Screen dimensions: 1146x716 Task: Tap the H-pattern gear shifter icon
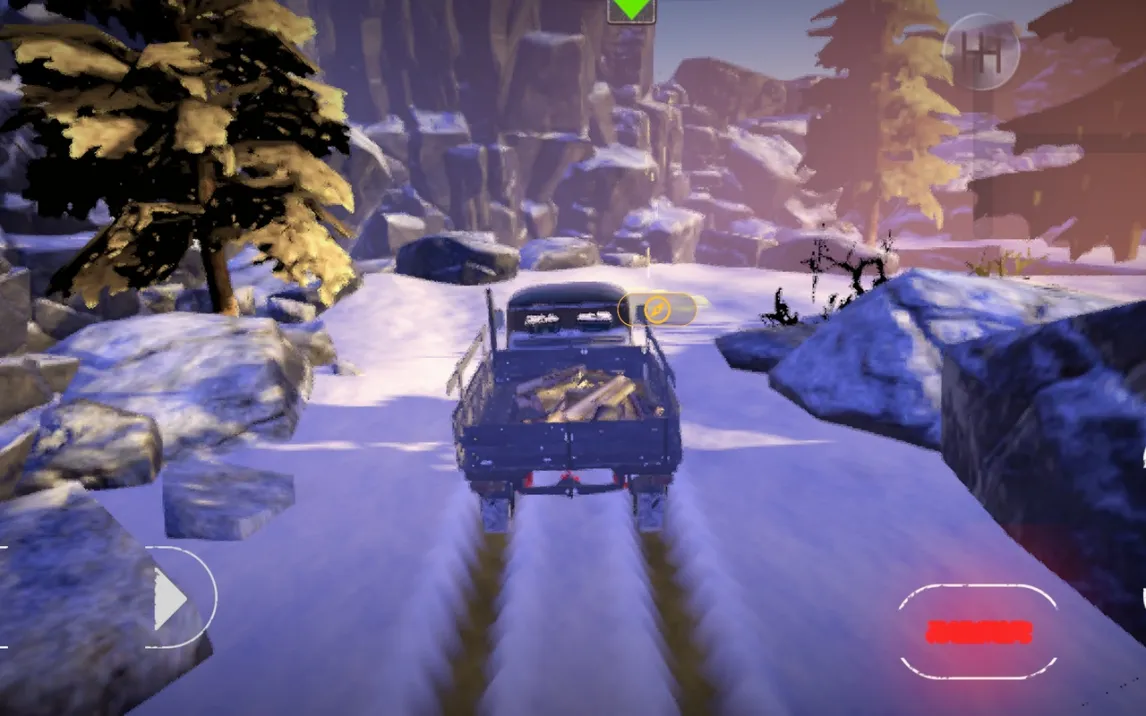pos(981,52)
